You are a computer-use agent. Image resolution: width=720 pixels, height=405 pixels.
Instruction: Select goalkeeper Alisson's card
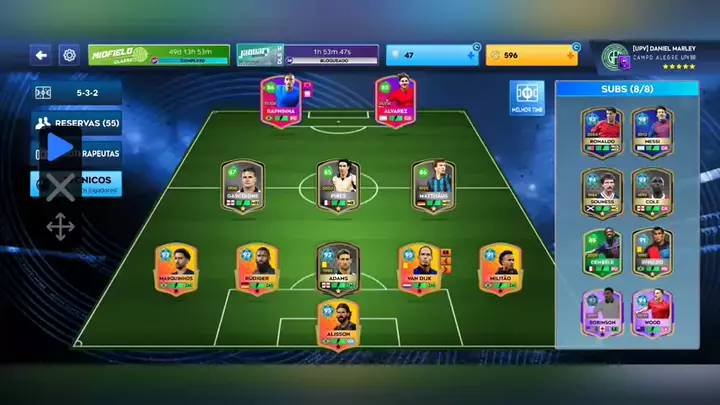point(338,324)
